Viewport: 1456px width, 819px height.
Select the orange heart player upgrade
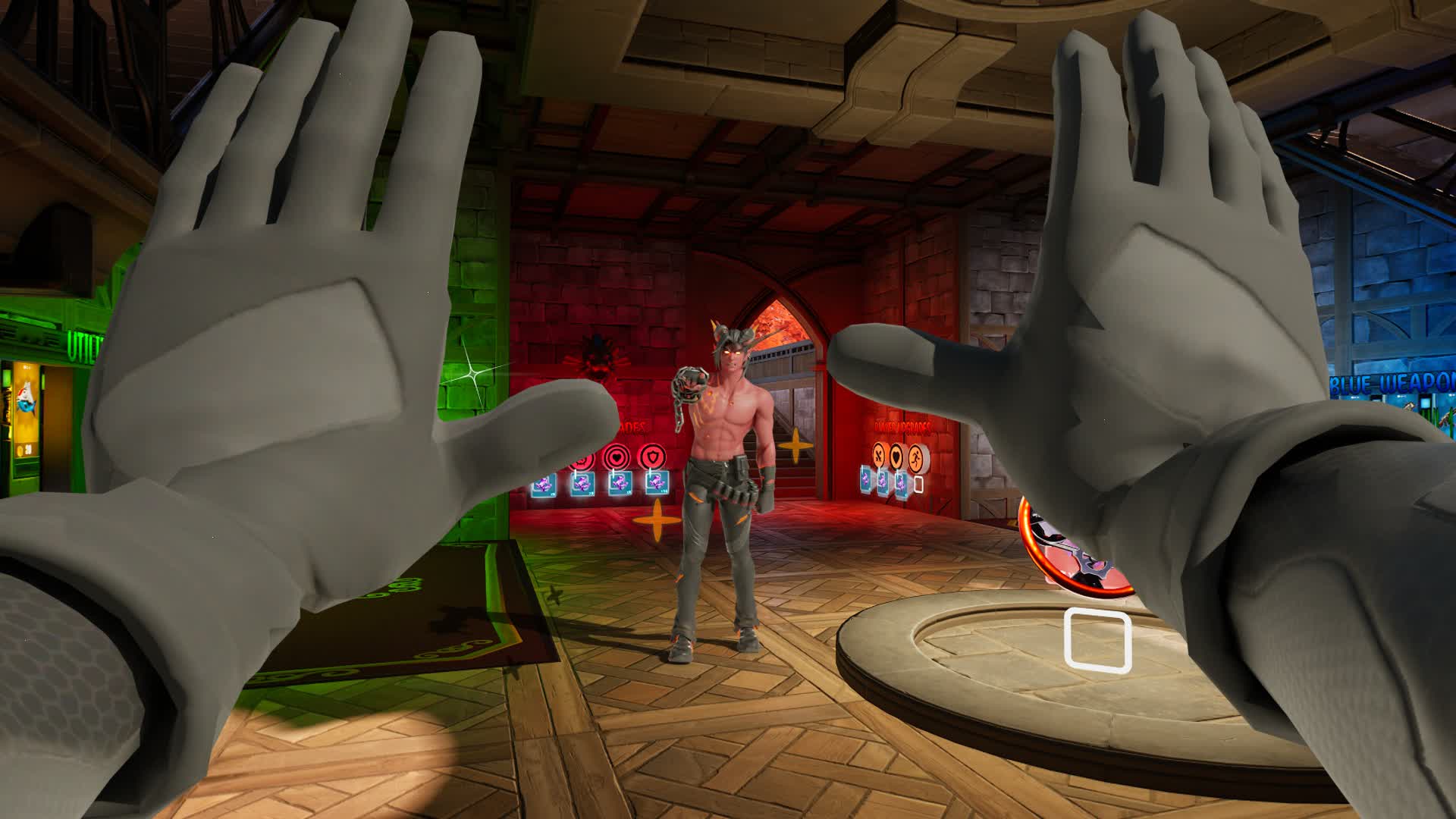[x=897, y=456]
